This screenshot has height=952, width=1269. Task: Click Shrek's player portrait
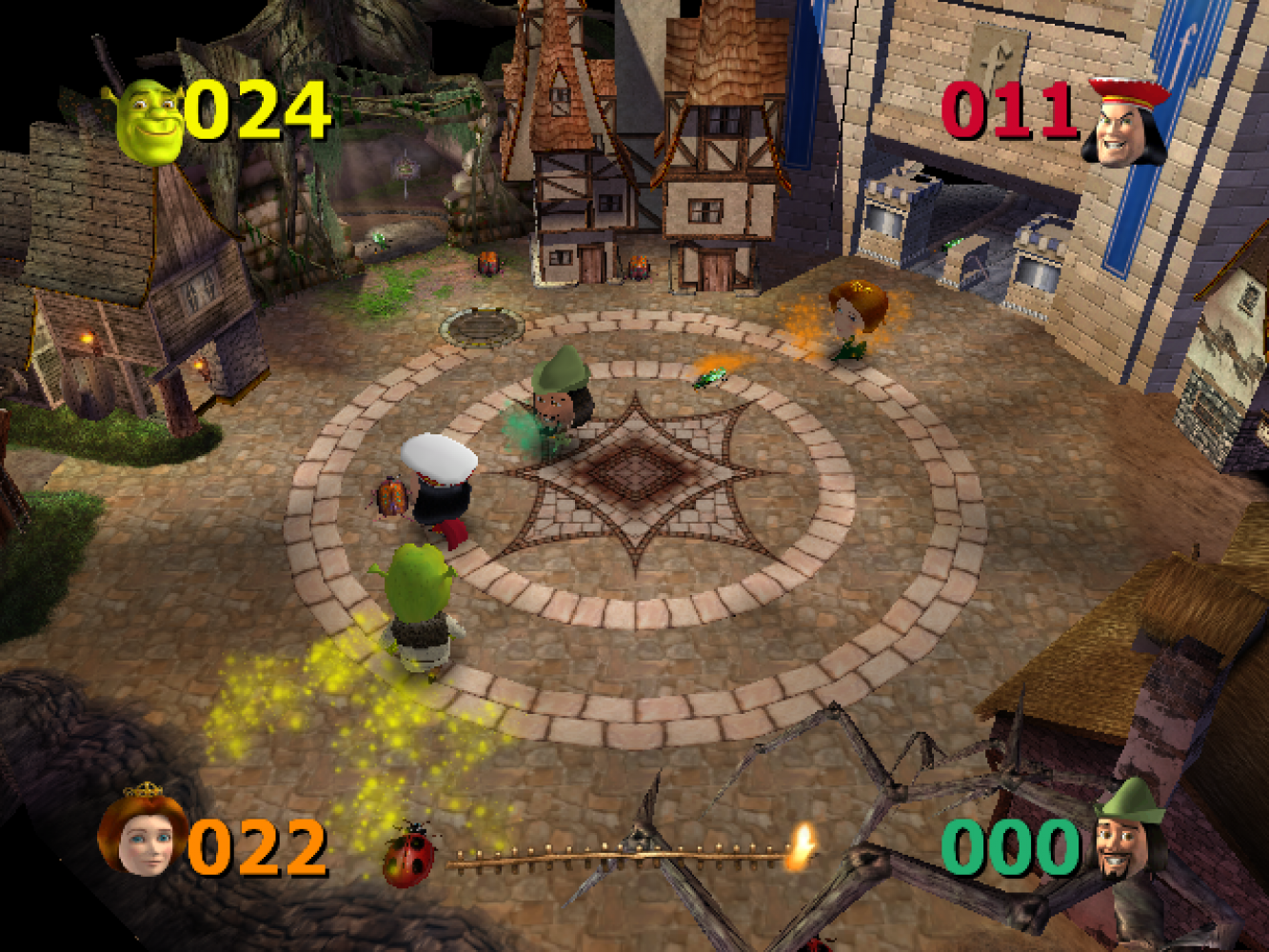[149, 122]
